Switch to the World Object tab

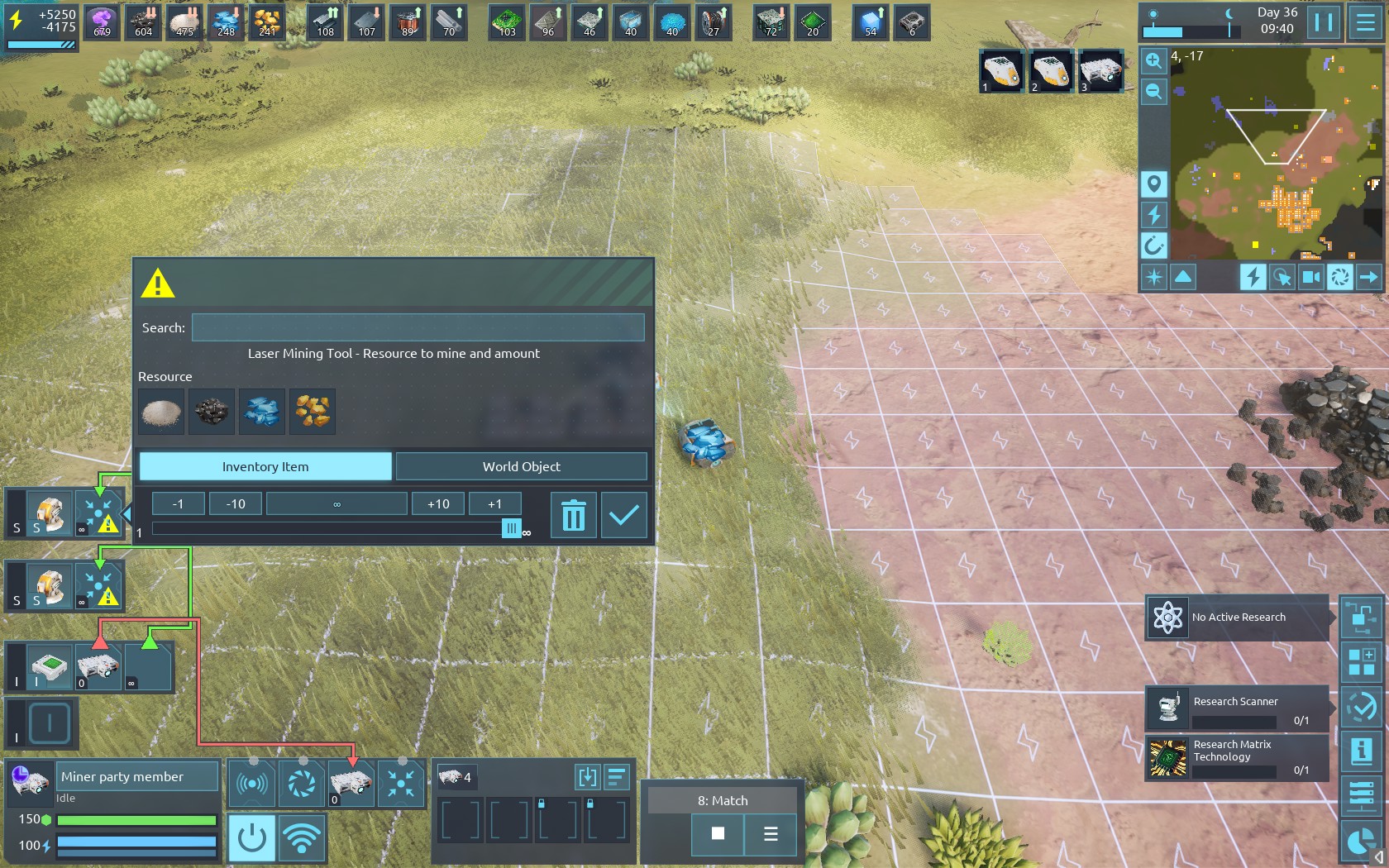tap(521, 466)
